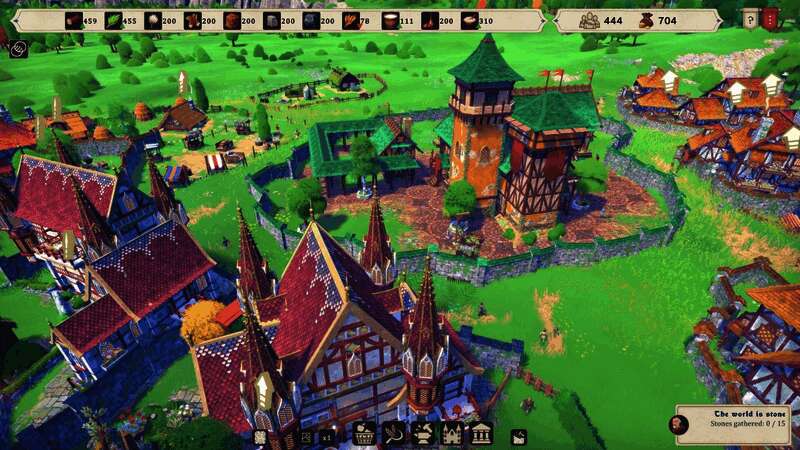The height and width of the screenshot is (450, 800).
Task: Open the castle fortifications build category
Action: coord(452,434)
